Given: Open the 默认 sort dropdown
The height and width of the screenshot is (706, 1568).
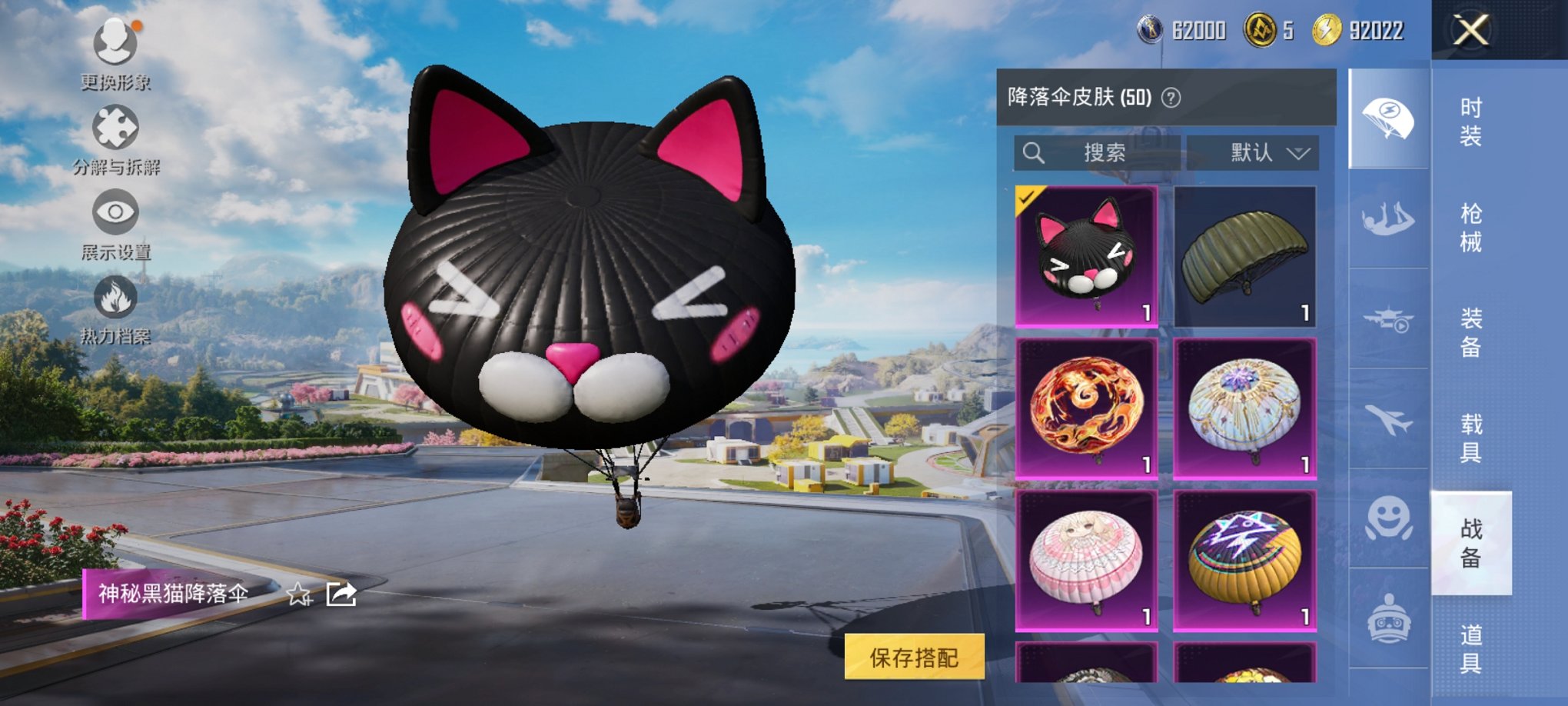Looking at the screenshot, I should [1251, 152].
